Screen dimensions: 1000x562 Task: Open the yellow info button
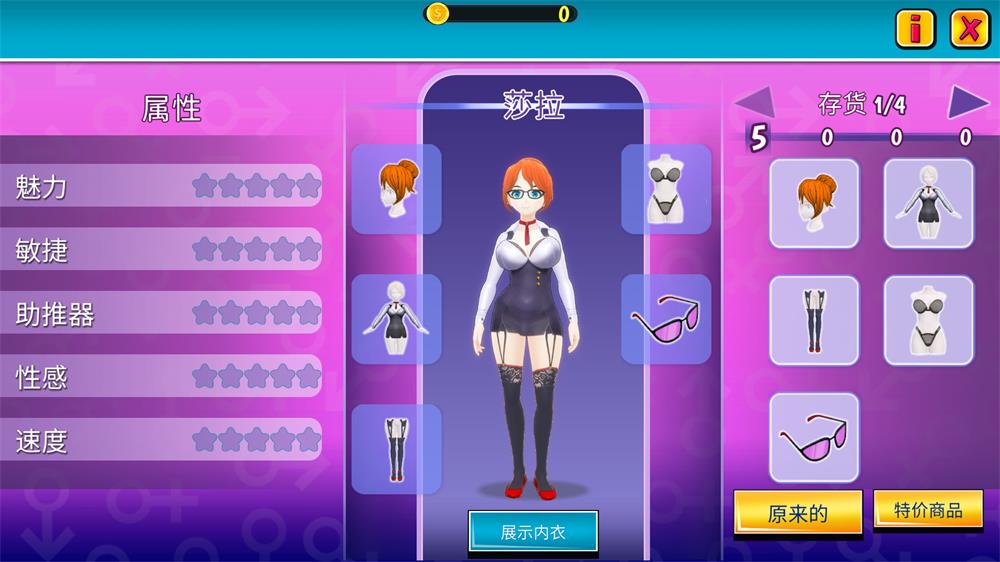[914, 29]
